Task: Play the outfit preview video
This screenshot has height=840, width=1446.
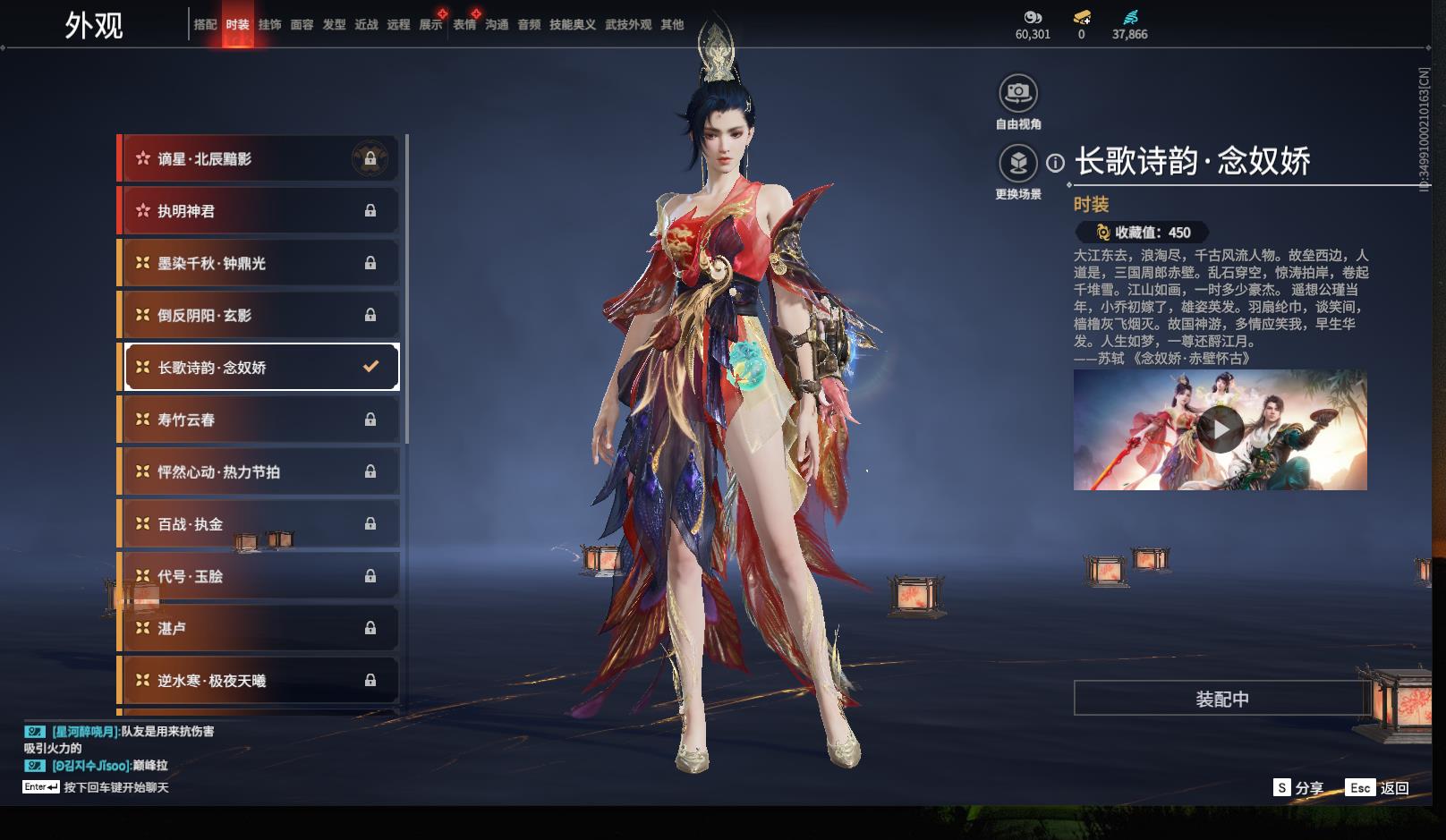Action: tap(1221, 430)
